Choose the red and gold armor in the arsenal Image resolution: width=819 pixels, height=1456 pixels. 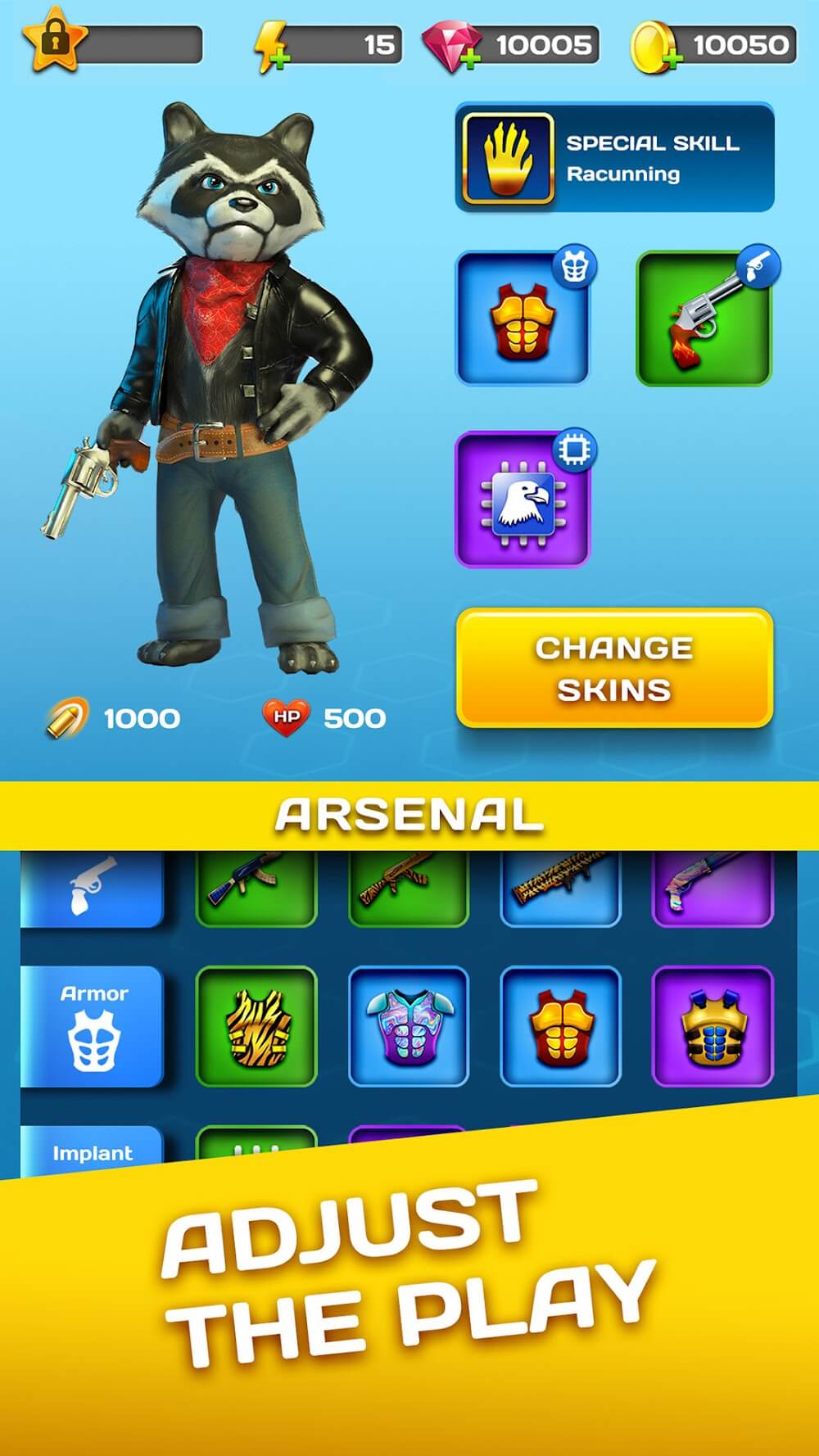[x=560, y=1026]
